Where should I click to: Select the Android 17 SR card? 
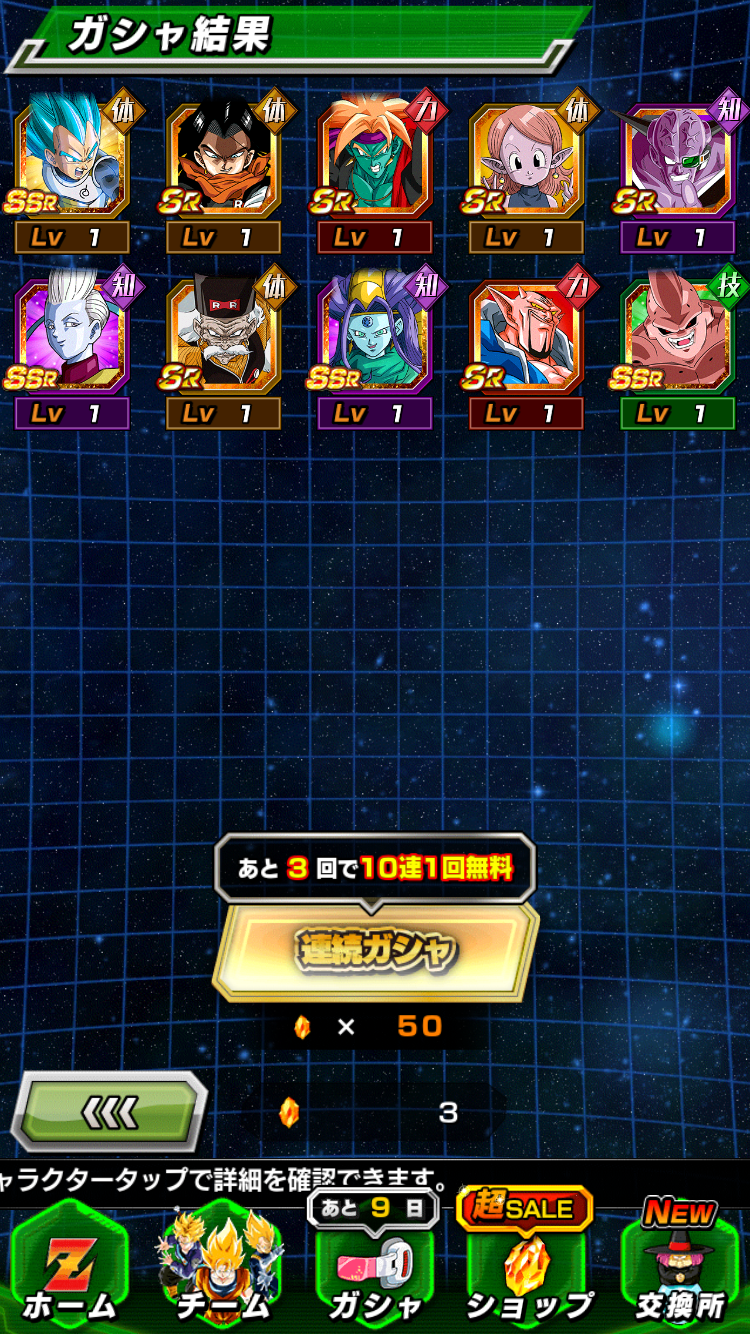click(224, 160)
